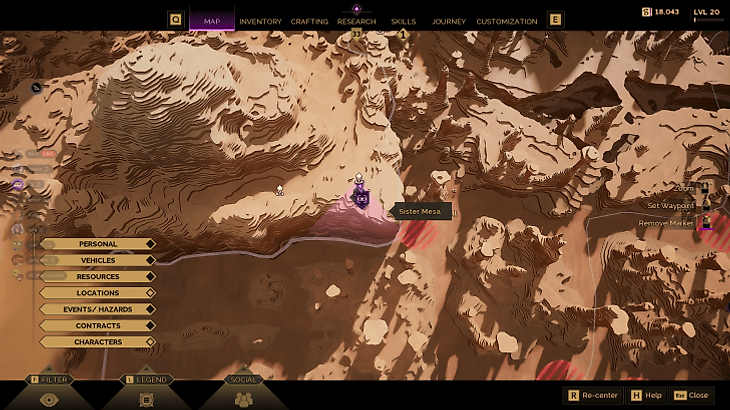Switch to the Inventory tab

point(260,21)
